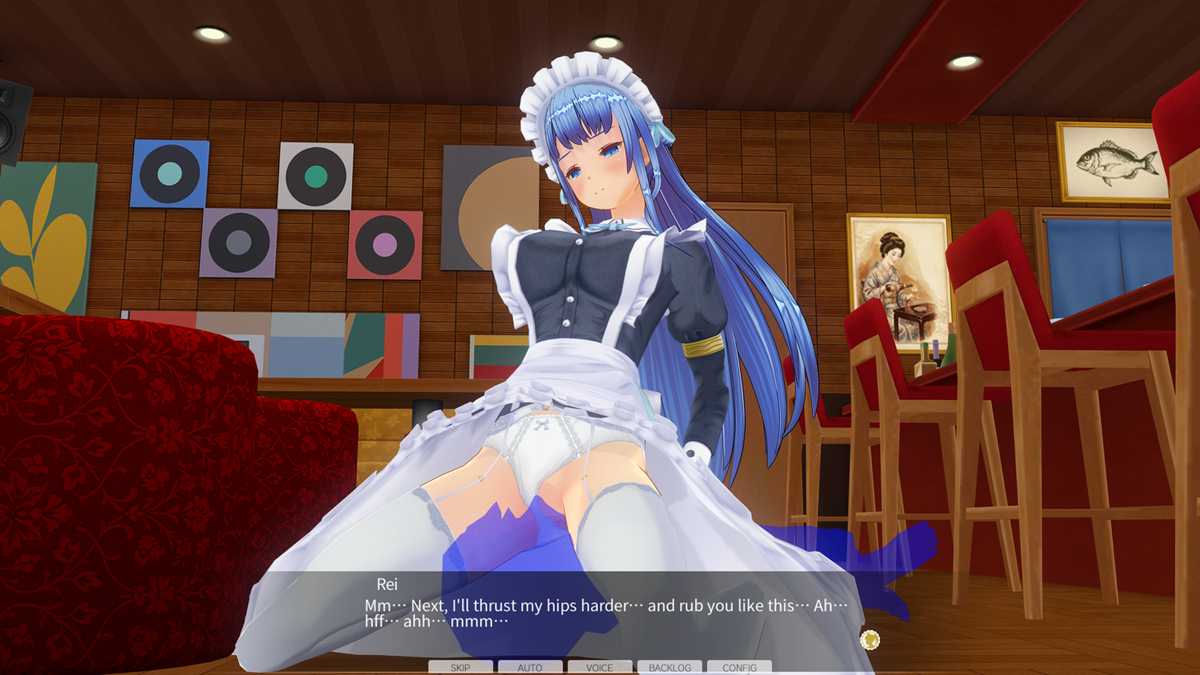The width and height of the screenshot is (1200, 675).
Task: Click the round advance-dialogue icon
Action: [x=869, y=638]
